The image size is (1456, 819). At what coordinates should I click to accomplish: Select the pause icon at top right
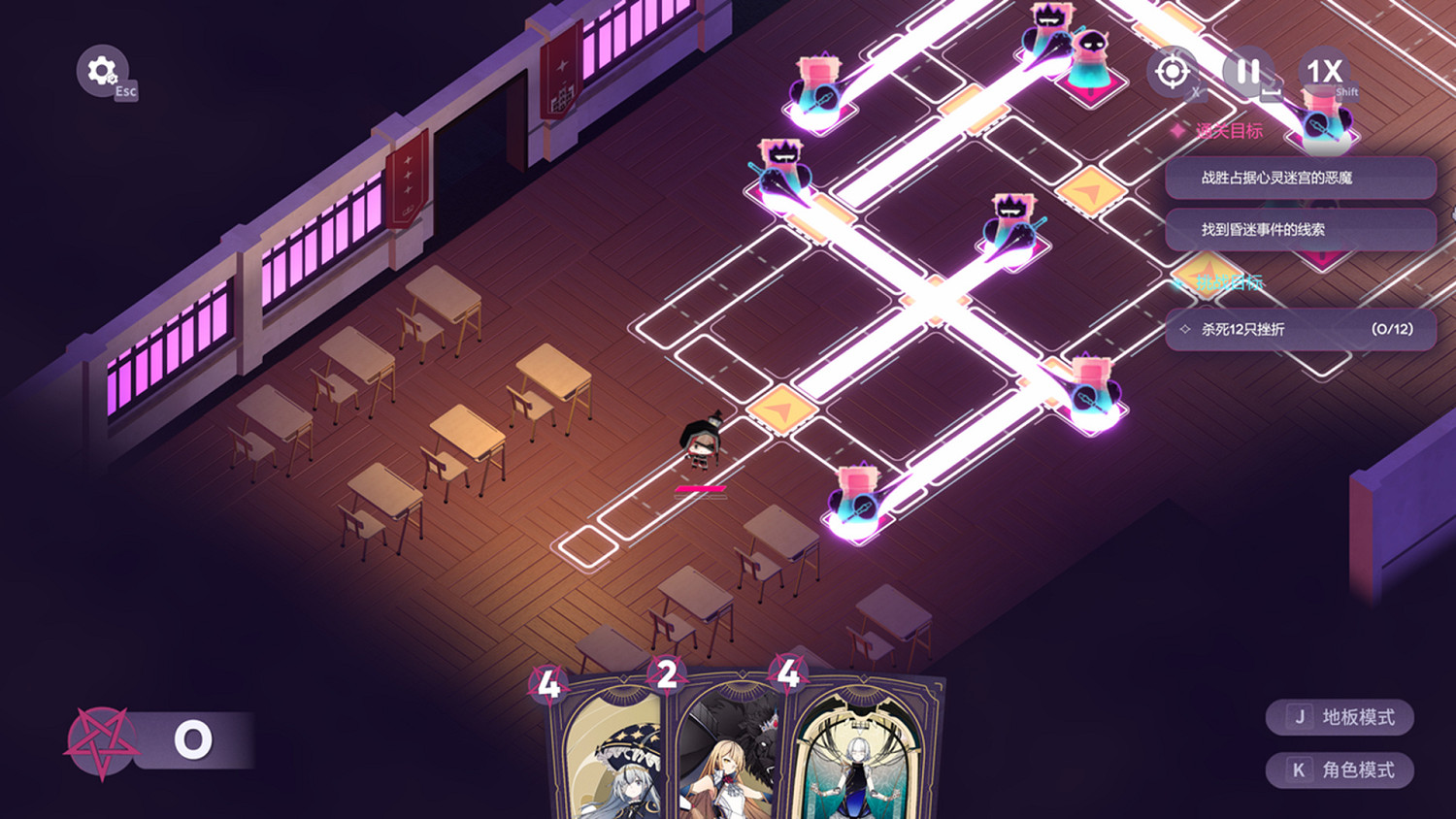click(1249, 71)
